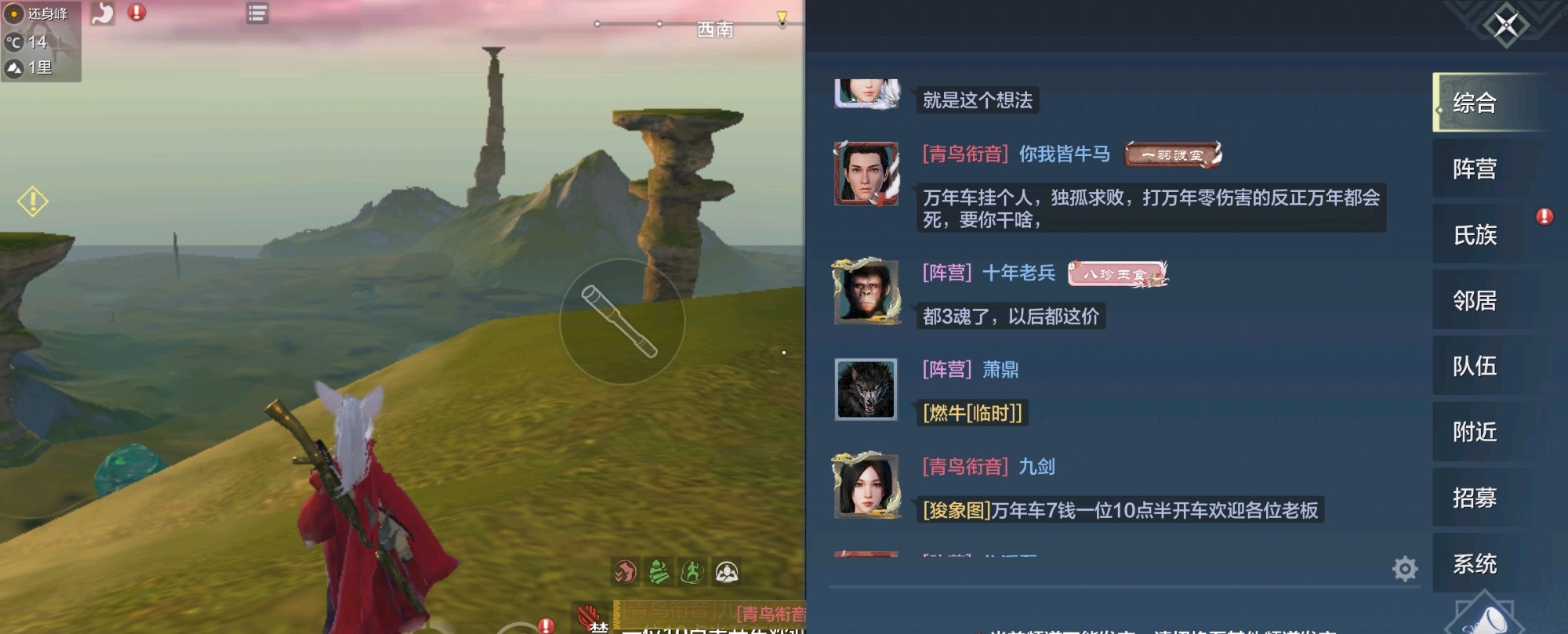Click the stomach hunger status icon

[103, 13]
